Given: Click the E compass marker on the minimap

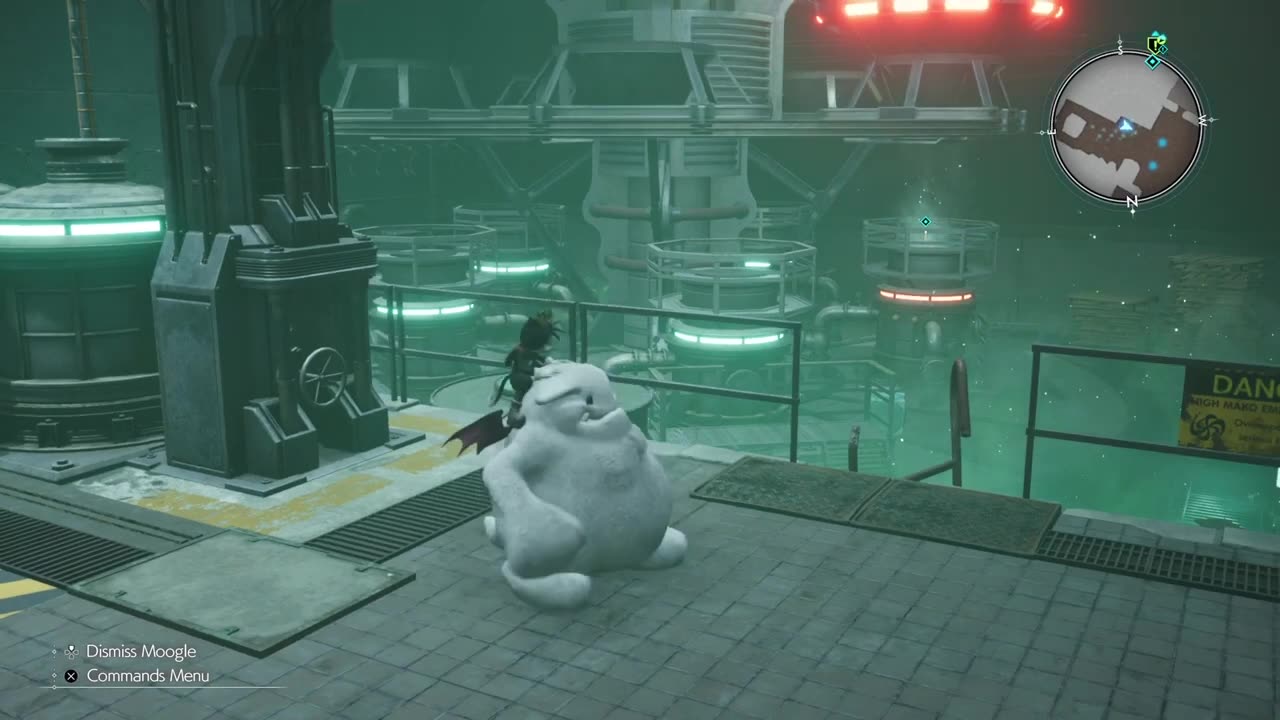Looking at the screenshot, I should 1051,130.
